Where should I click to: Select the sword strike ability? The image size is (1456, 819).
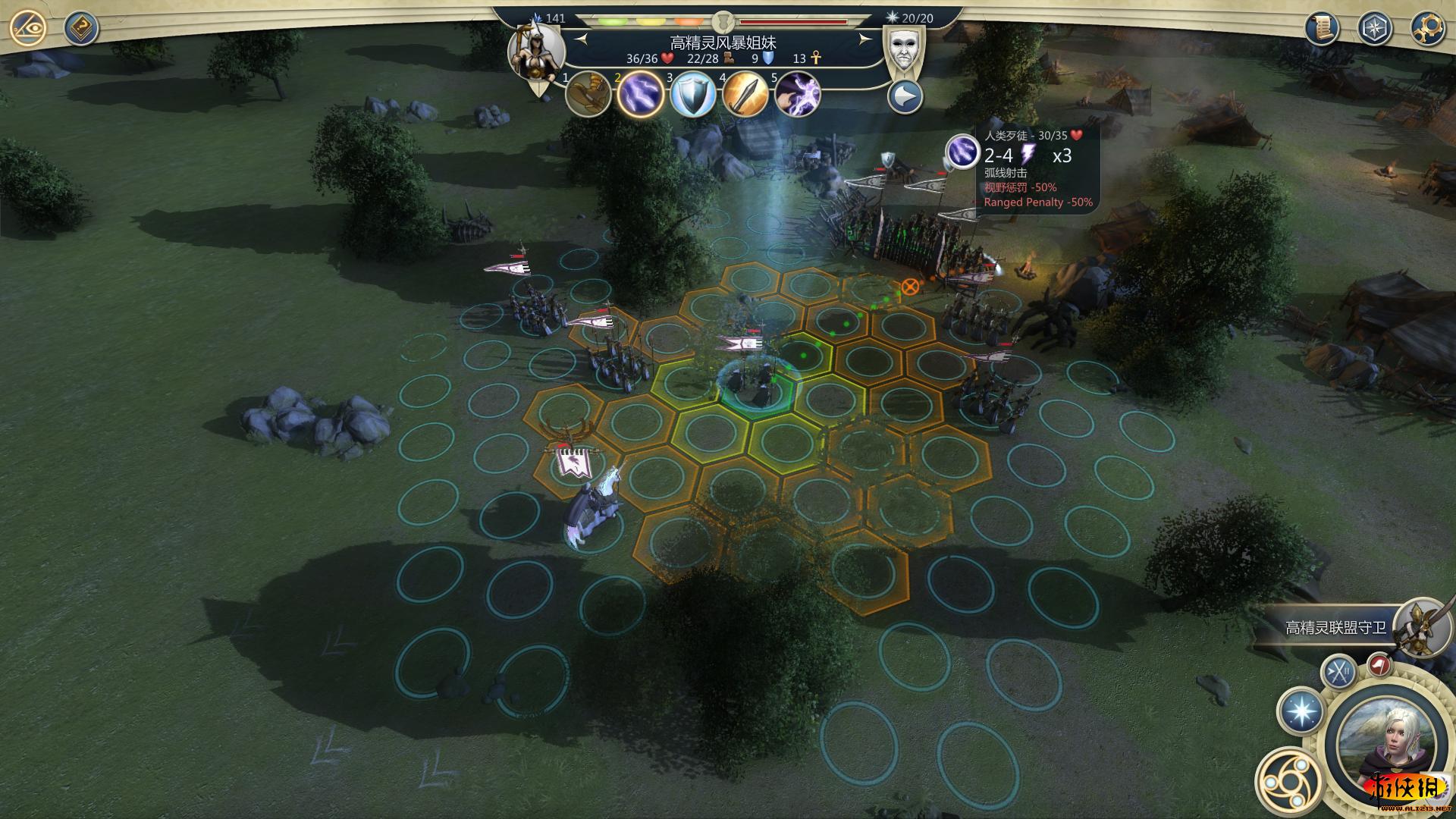tap(745, 96)
